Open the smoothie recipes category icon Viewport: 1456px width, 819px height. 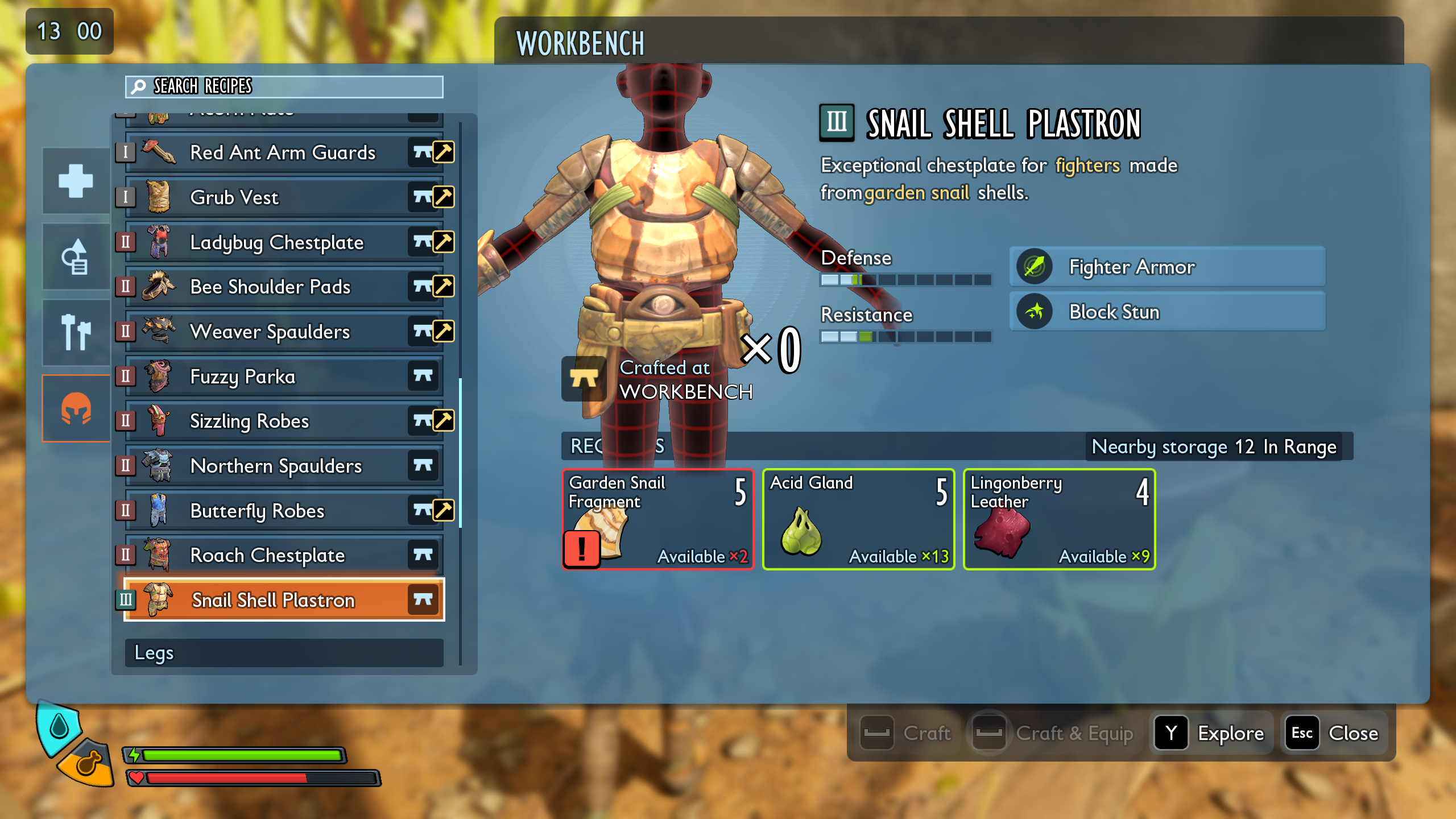pyautogui.click(x=76, y=256)
